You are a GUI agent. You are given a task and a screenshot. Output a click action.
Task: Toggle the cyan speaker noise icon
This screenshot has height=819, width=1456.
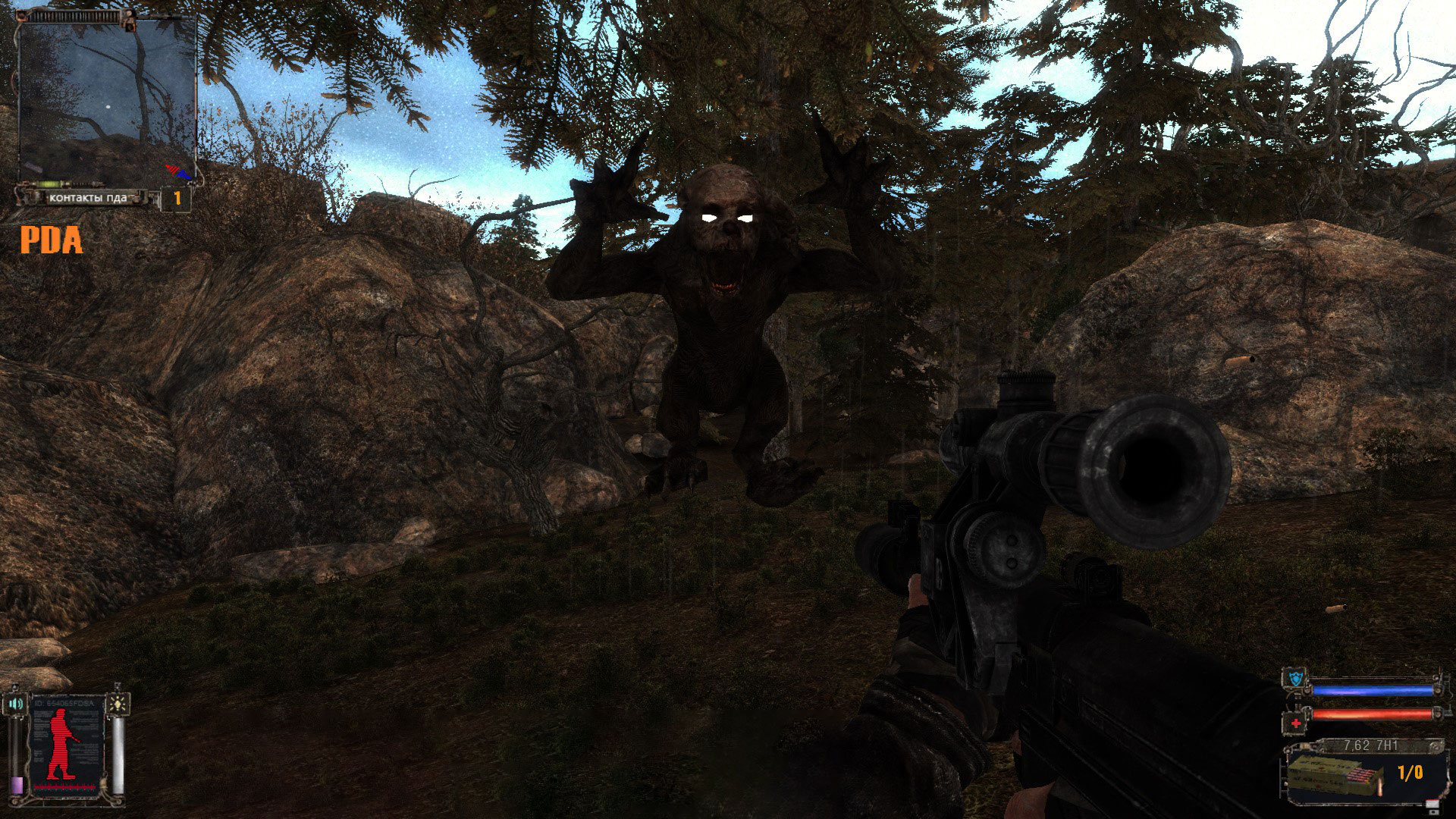pos(15,704)
